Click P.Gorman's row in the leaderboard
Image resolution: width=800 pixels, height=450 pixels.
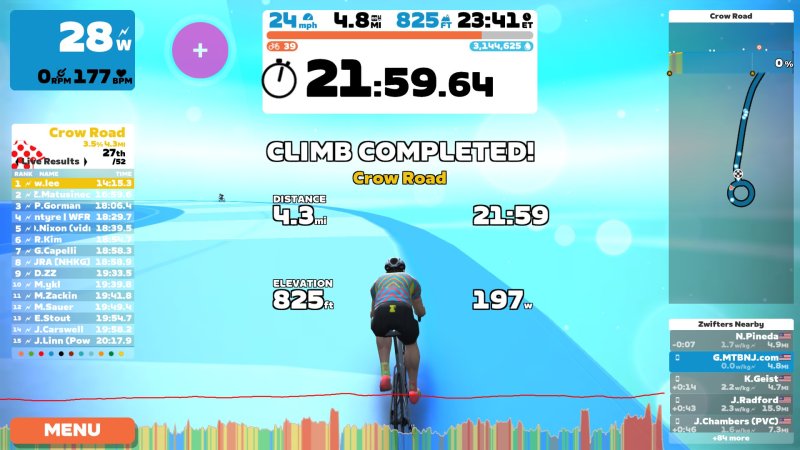pyautogui.click(x=73, y=205)
